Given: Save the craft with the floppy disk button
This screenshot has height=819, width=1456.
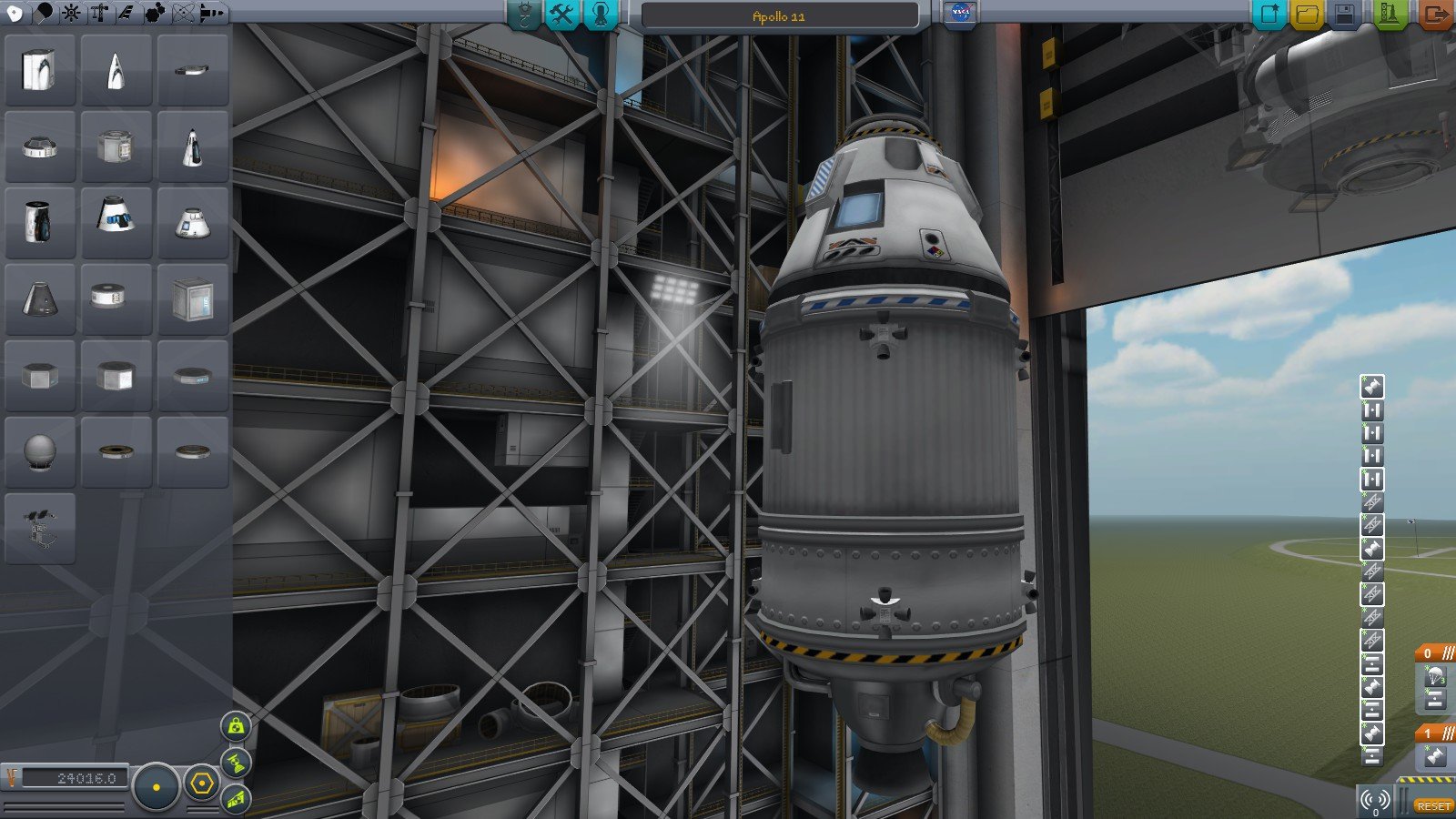Looking at the screenshot, I should click(x=1345, y=14).
